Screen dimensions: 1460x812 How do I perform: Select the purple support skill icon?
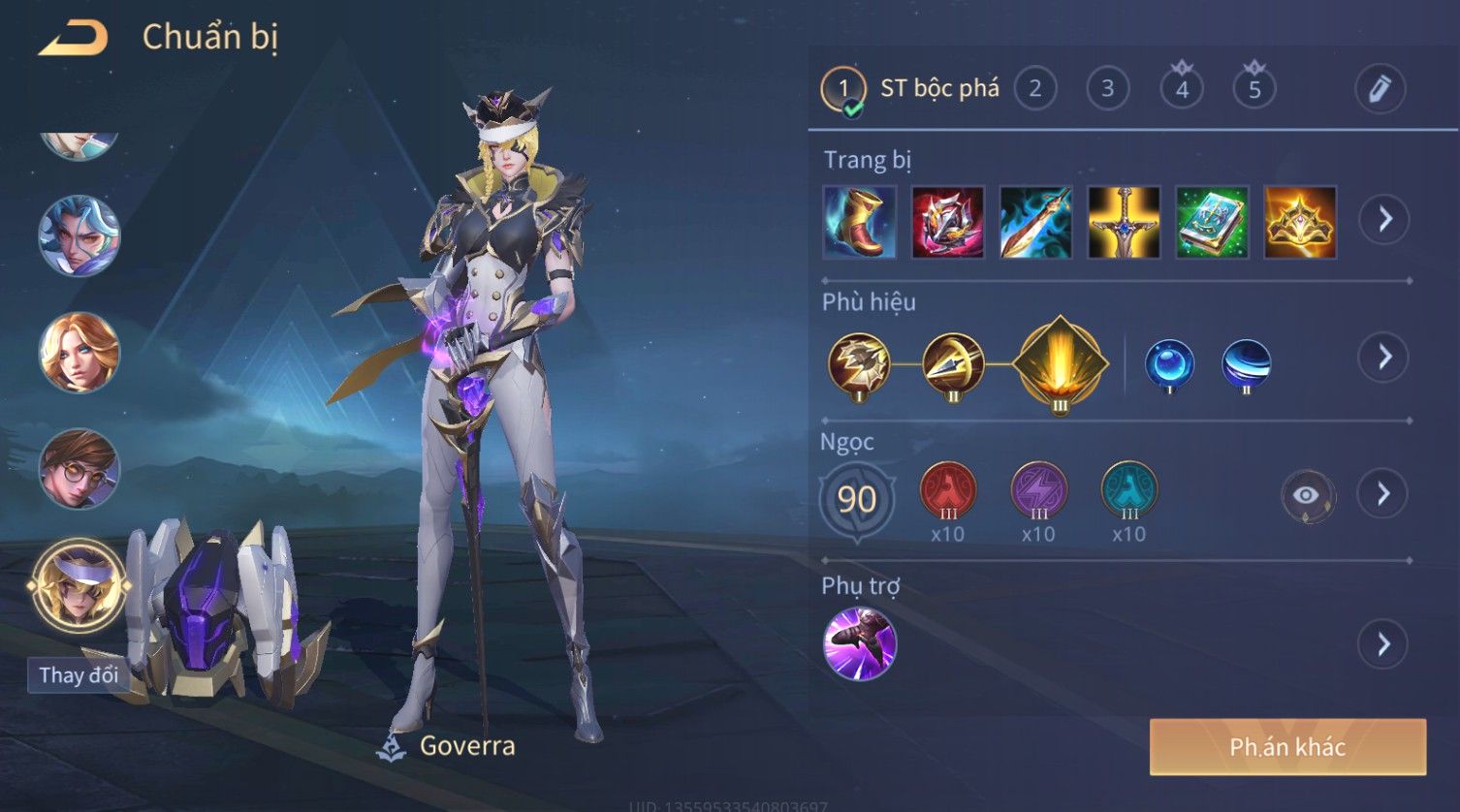point(860,644)
